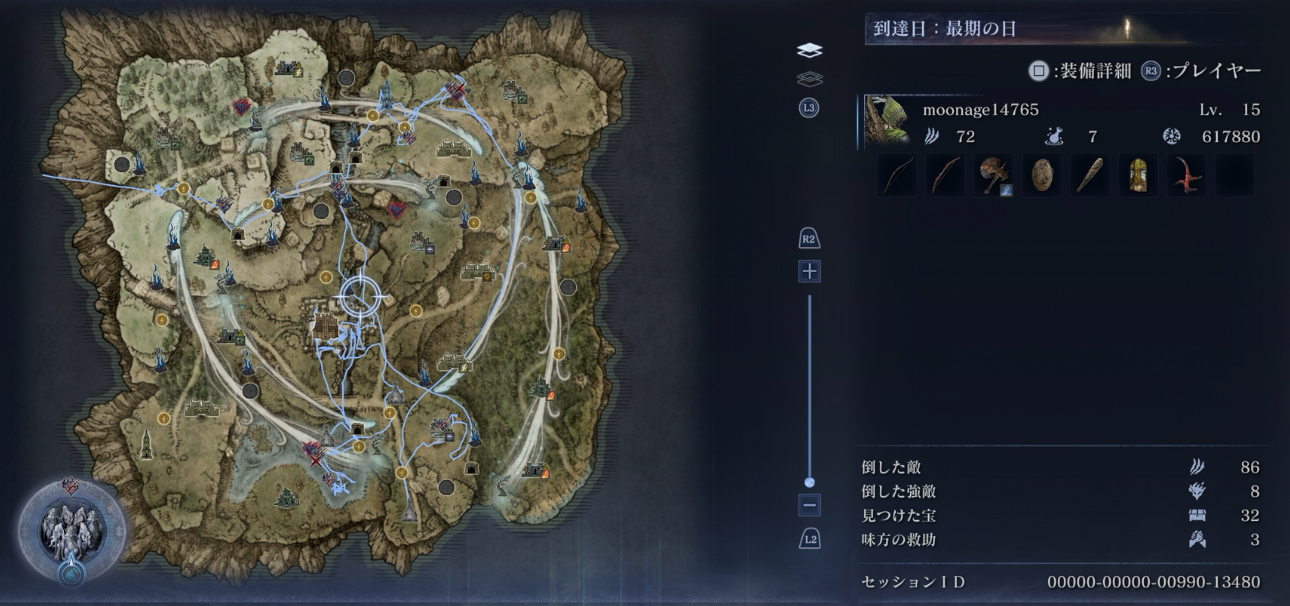Select the reddish bow equipment slot

pyautogui.click(x=945, y=176)
